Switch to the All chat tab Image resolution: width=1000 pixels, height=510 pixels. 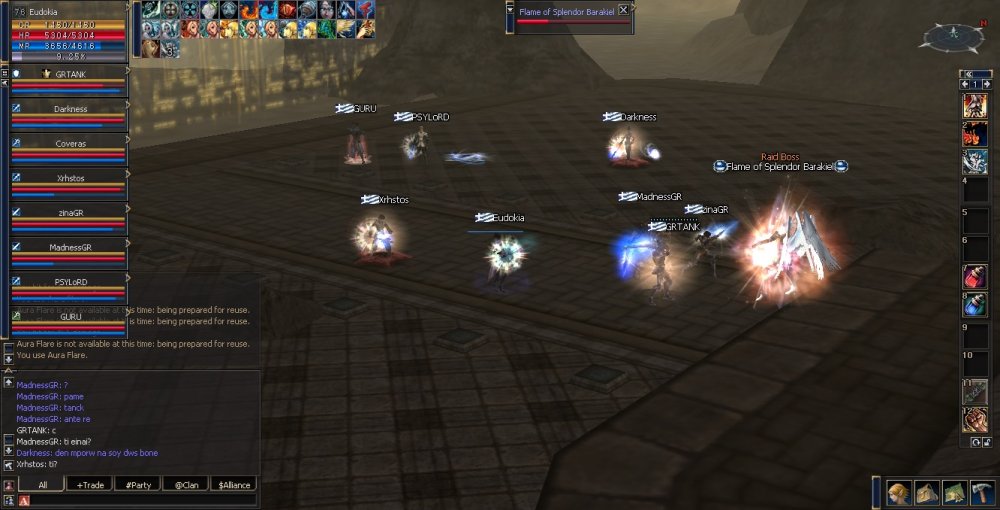(x=43, y=485)
